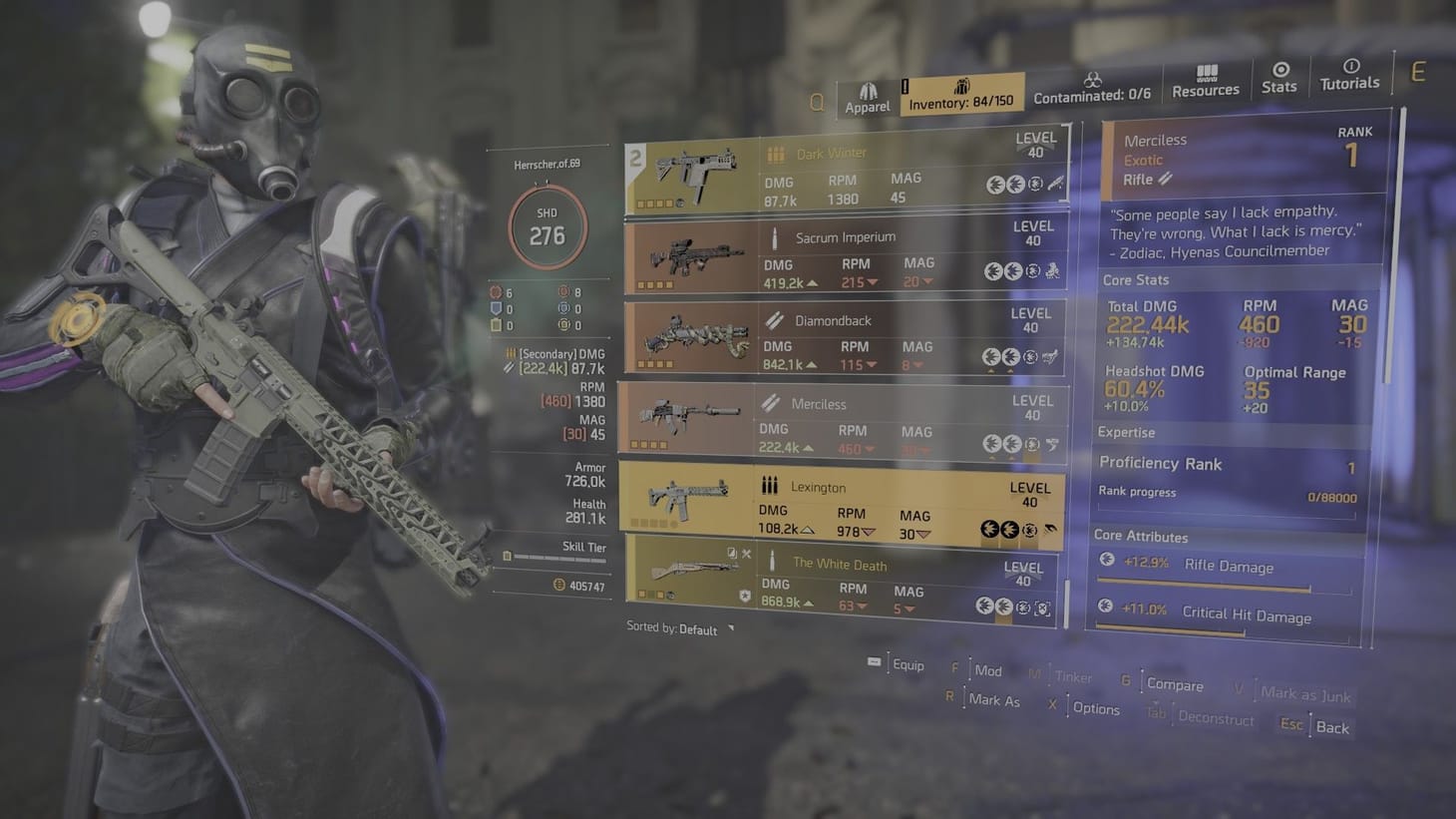Open the Contaminated: 0/6 tab
1456x819 pixels.
(x=1093, y=95)
